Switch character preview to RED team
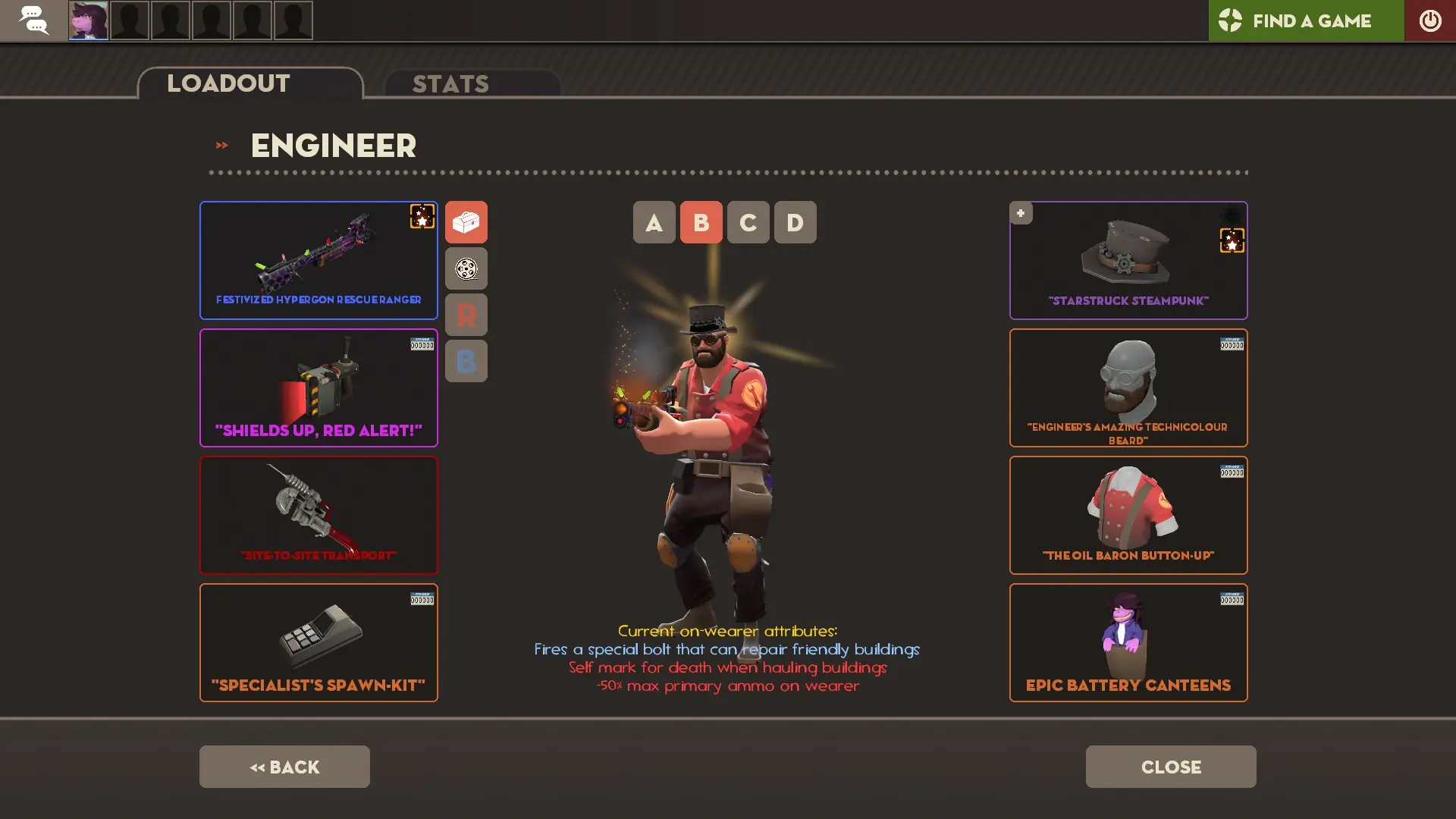The width and height of the screenshot is (1456, 819). (x=466, y=315)
